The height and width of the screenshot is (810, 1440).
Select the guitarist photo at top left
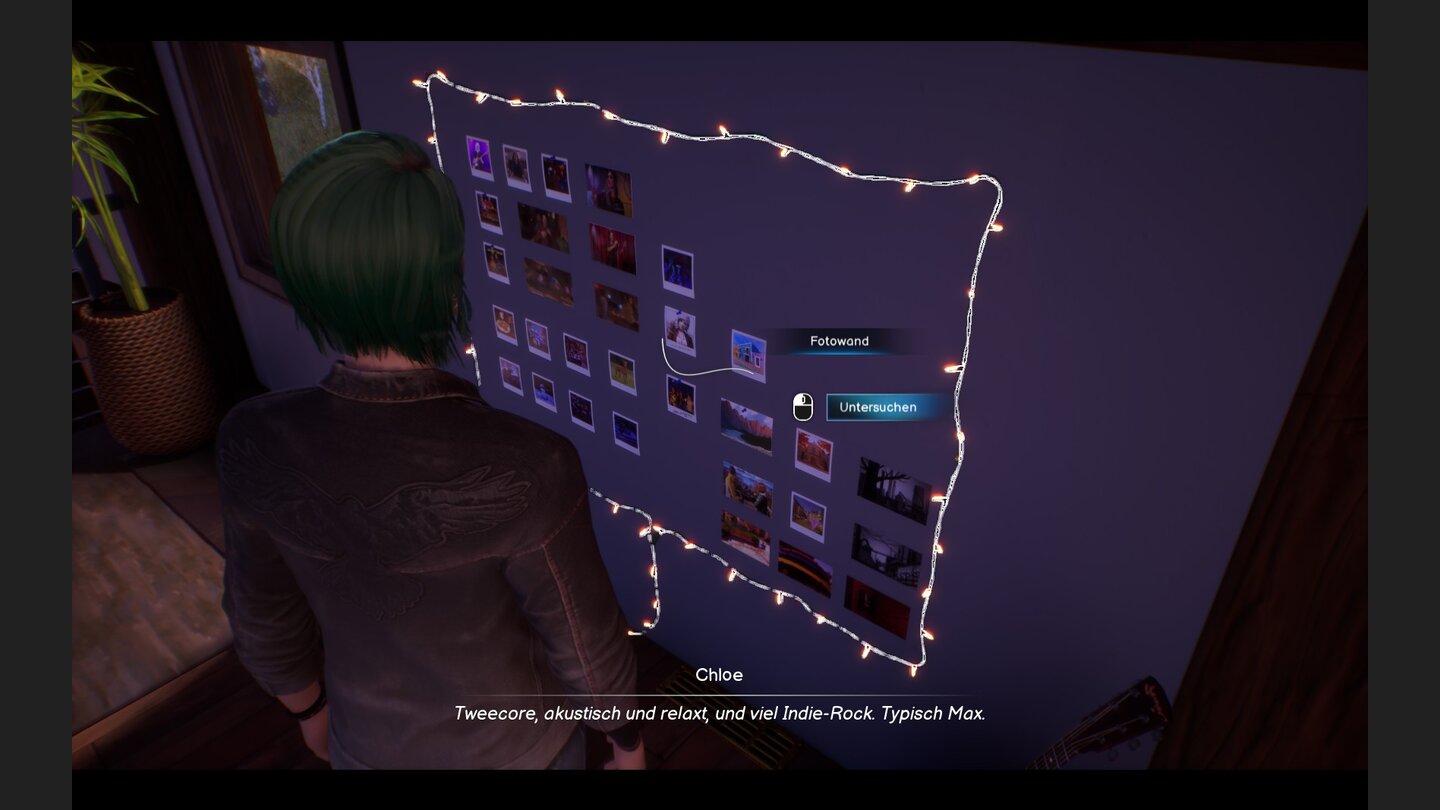tap(478, 158)
